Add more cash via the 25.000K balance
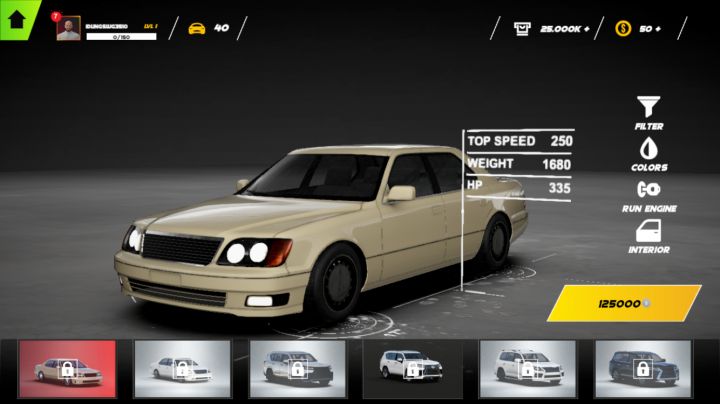 pos(552,29)
